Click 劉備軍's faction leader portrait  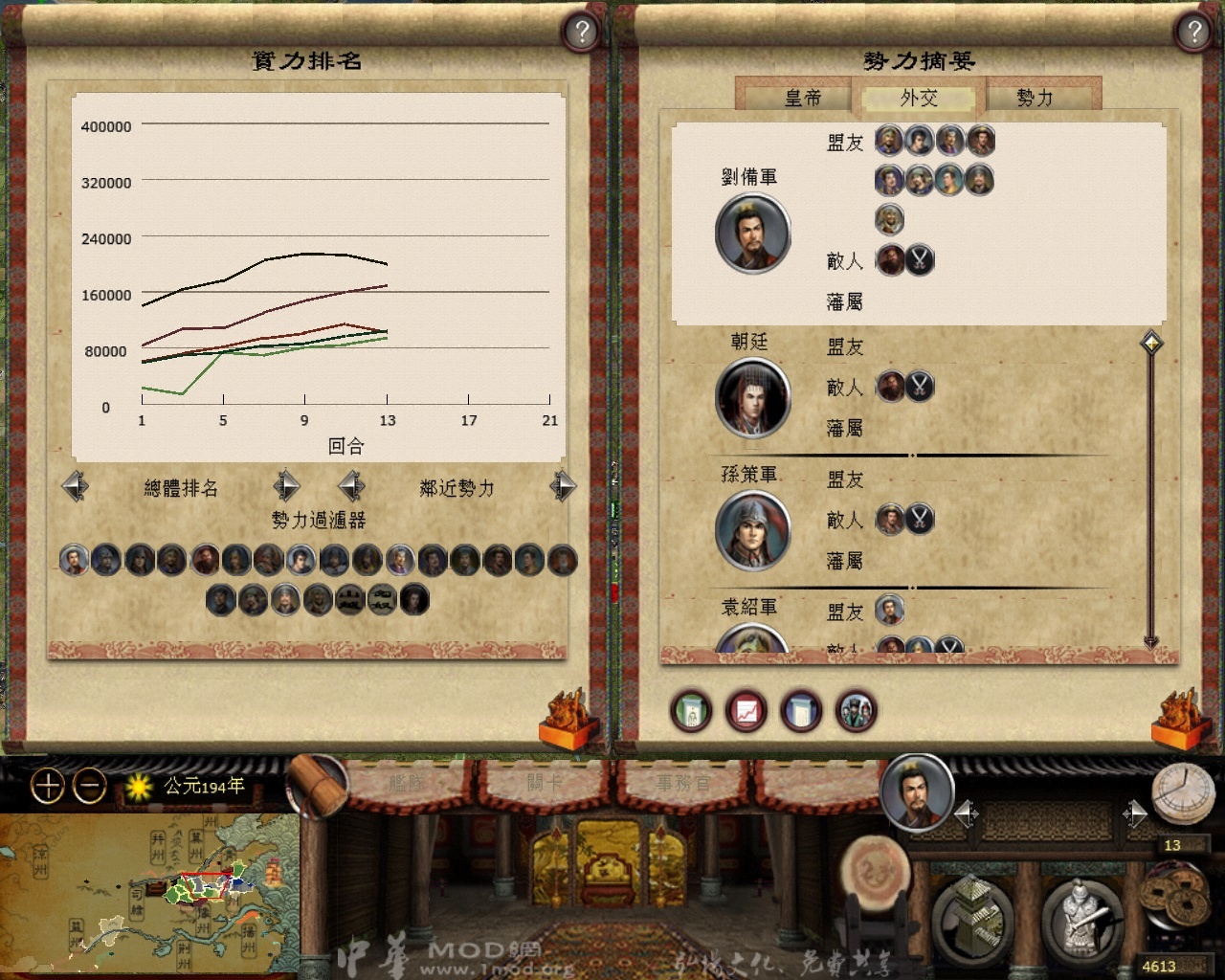coord(752,234)
